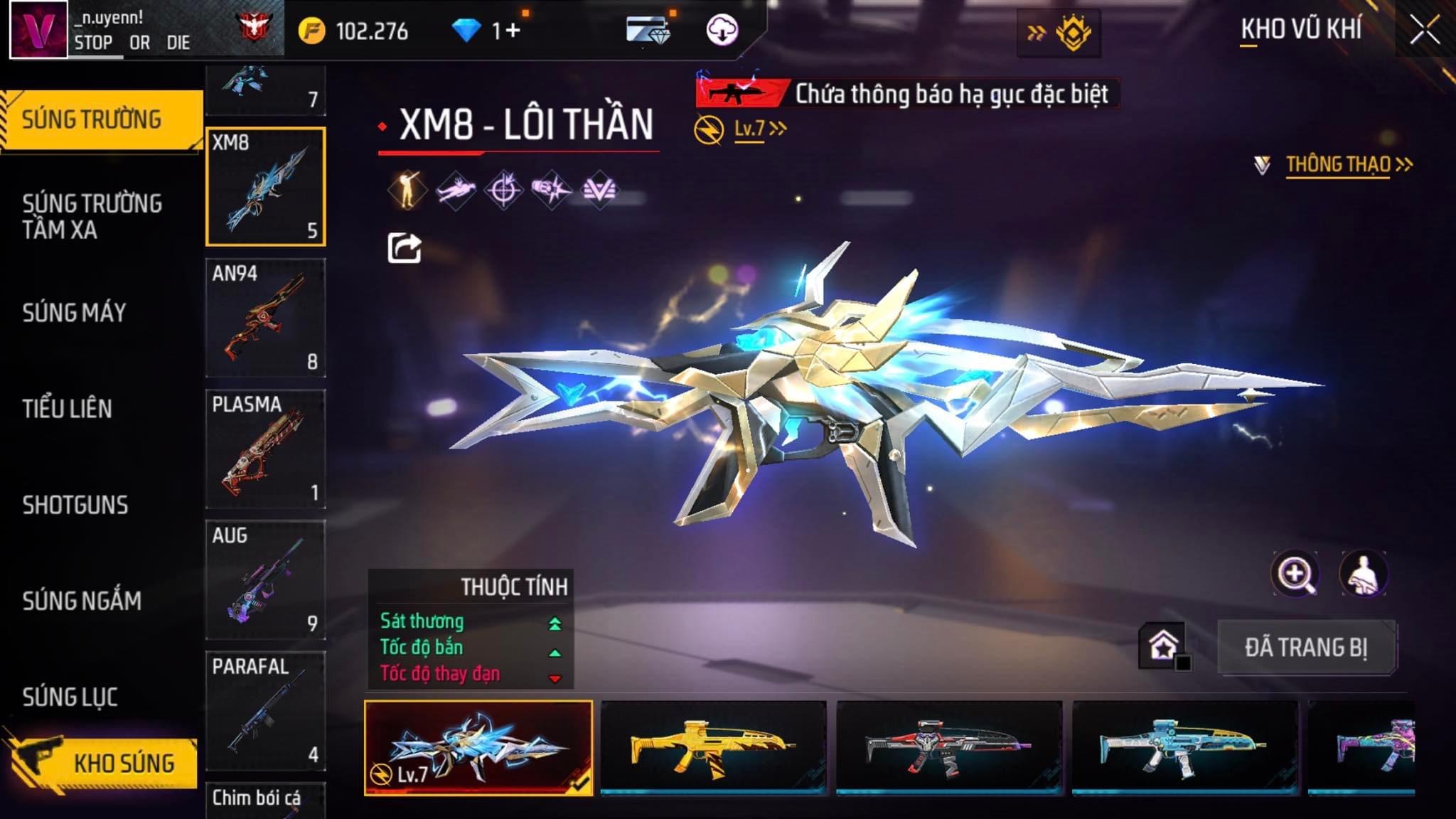Open the magnifier zoom view of the weapon

(x=1295, y=574)
